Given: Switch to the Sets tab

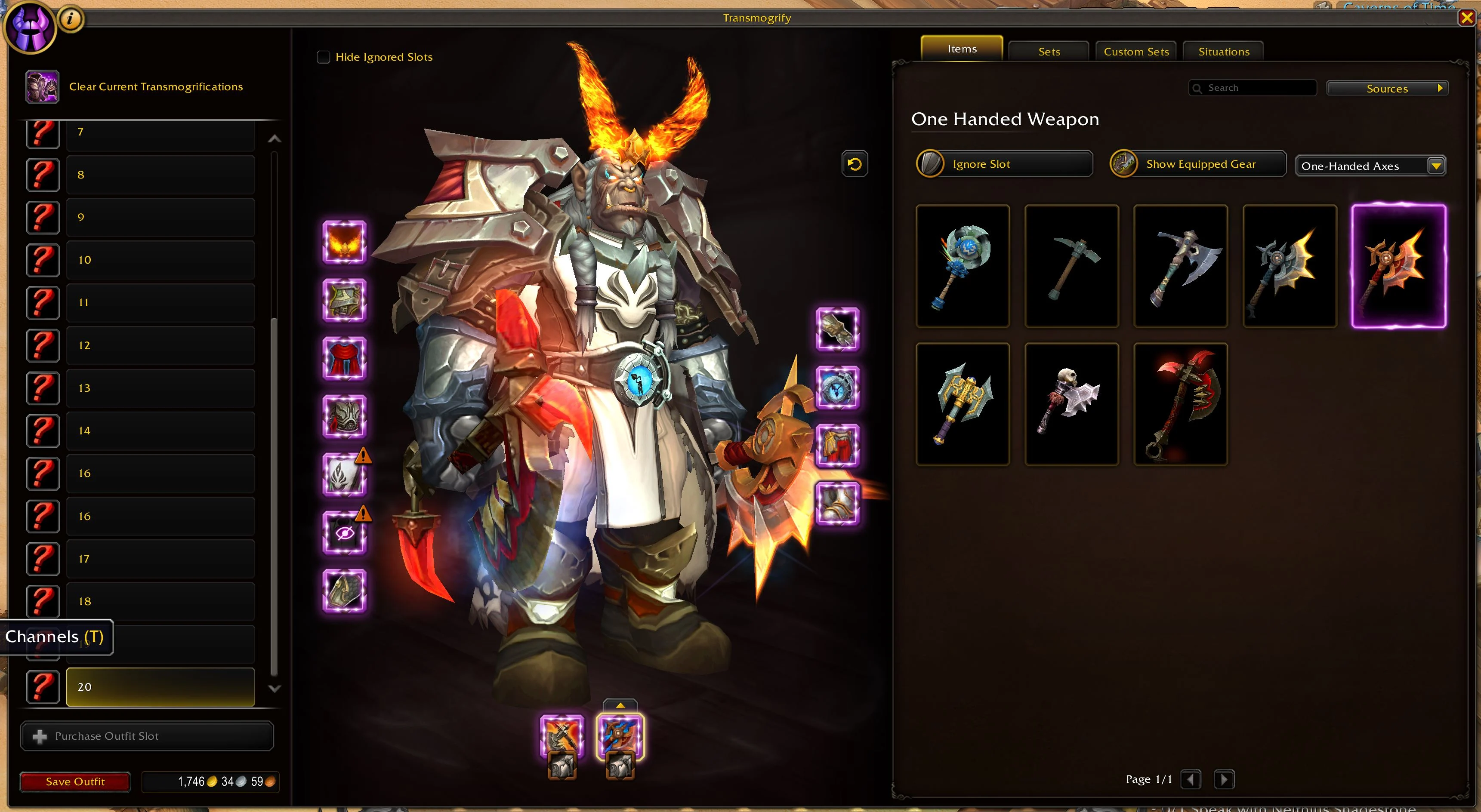Looking at the screenshot, I should 1049,52.
